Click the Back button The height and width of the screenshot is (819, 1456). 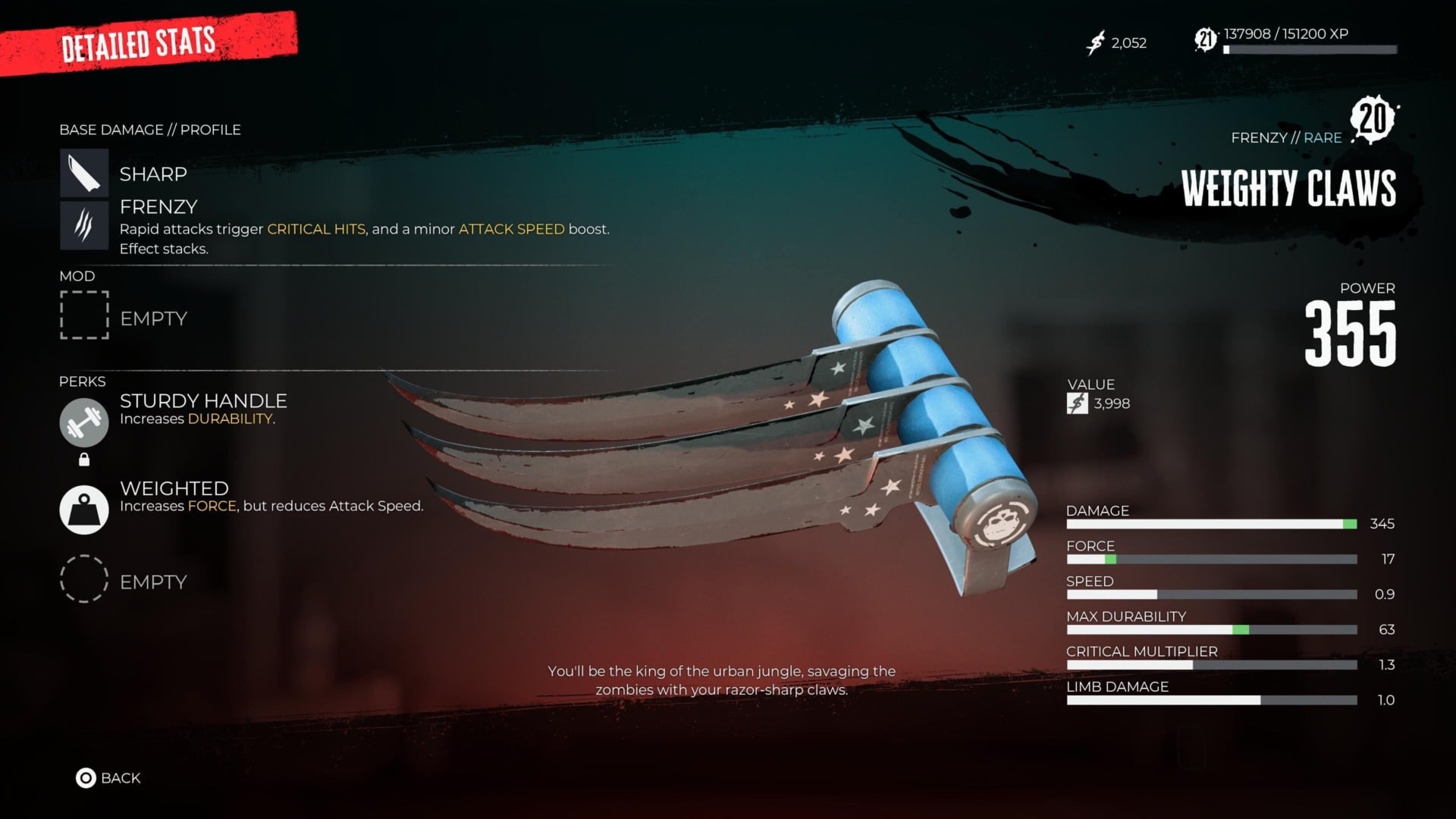pyautogui.click(x=108, y=778)
